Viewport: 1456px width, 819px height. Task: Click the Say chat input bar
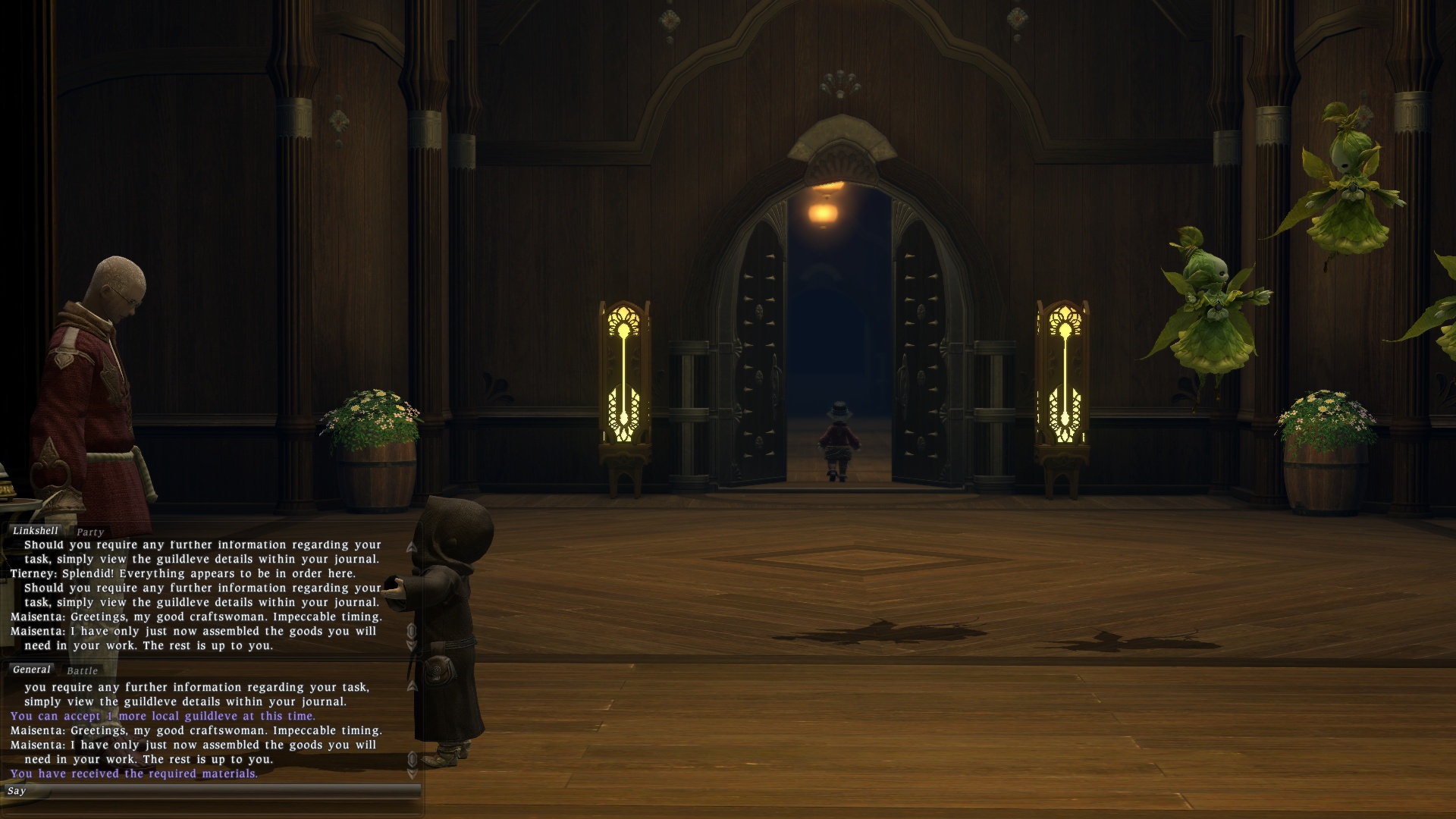tap(212, 791)
